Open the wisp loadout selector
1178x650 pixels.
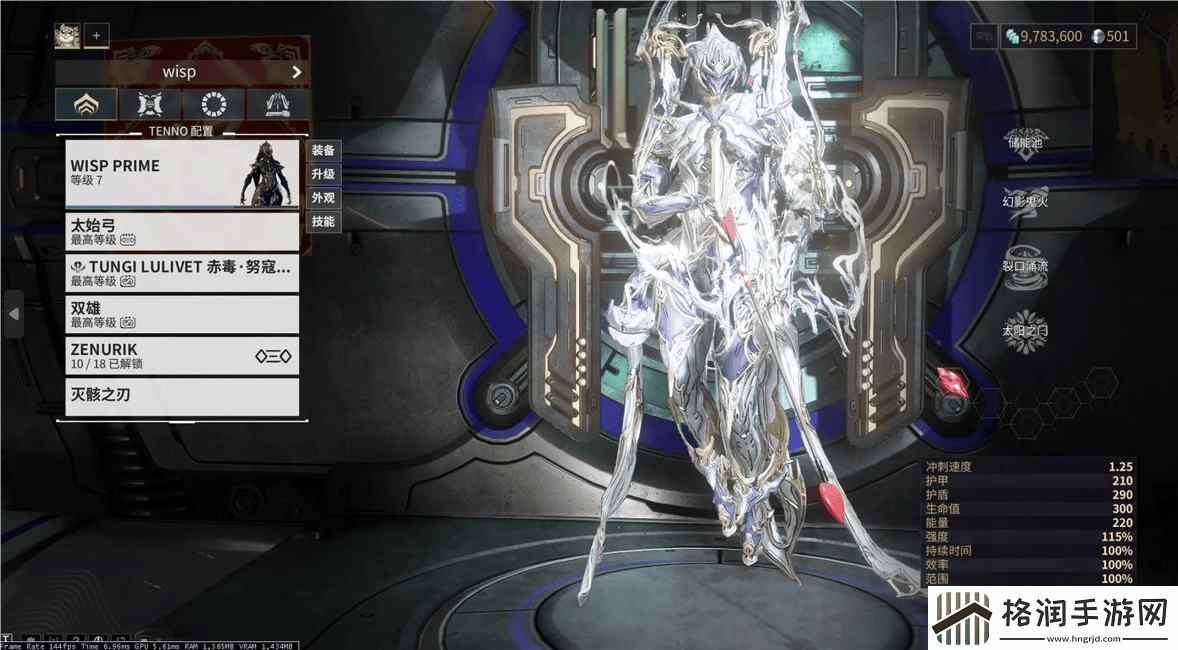(x=181, y=72)
